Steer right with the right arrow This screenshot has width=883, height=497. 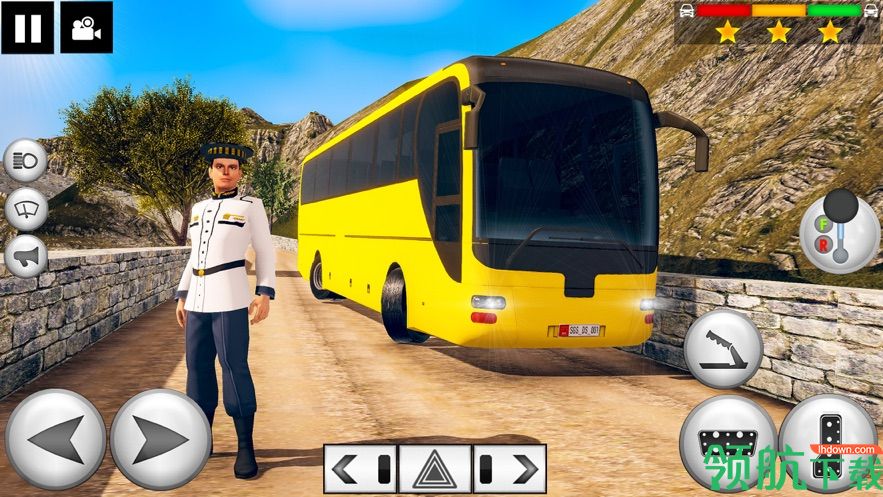point(160,440)
